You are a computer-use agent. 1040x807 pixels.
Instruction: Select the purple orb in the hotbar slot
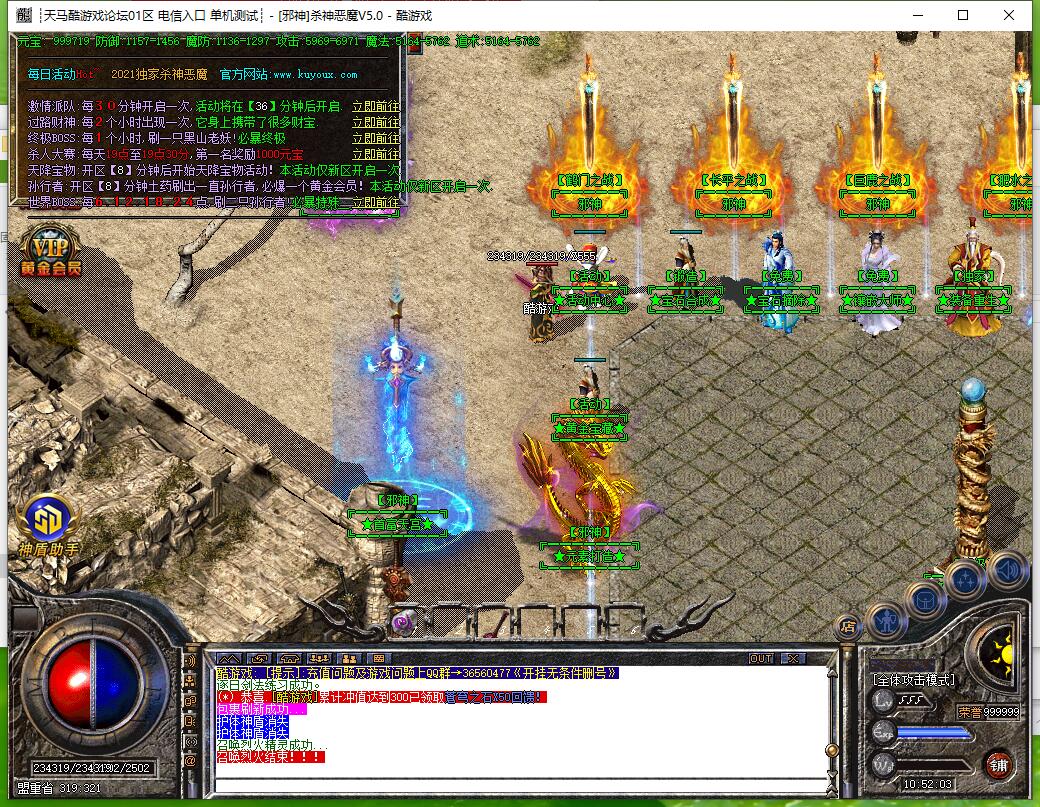coord(403,622)
